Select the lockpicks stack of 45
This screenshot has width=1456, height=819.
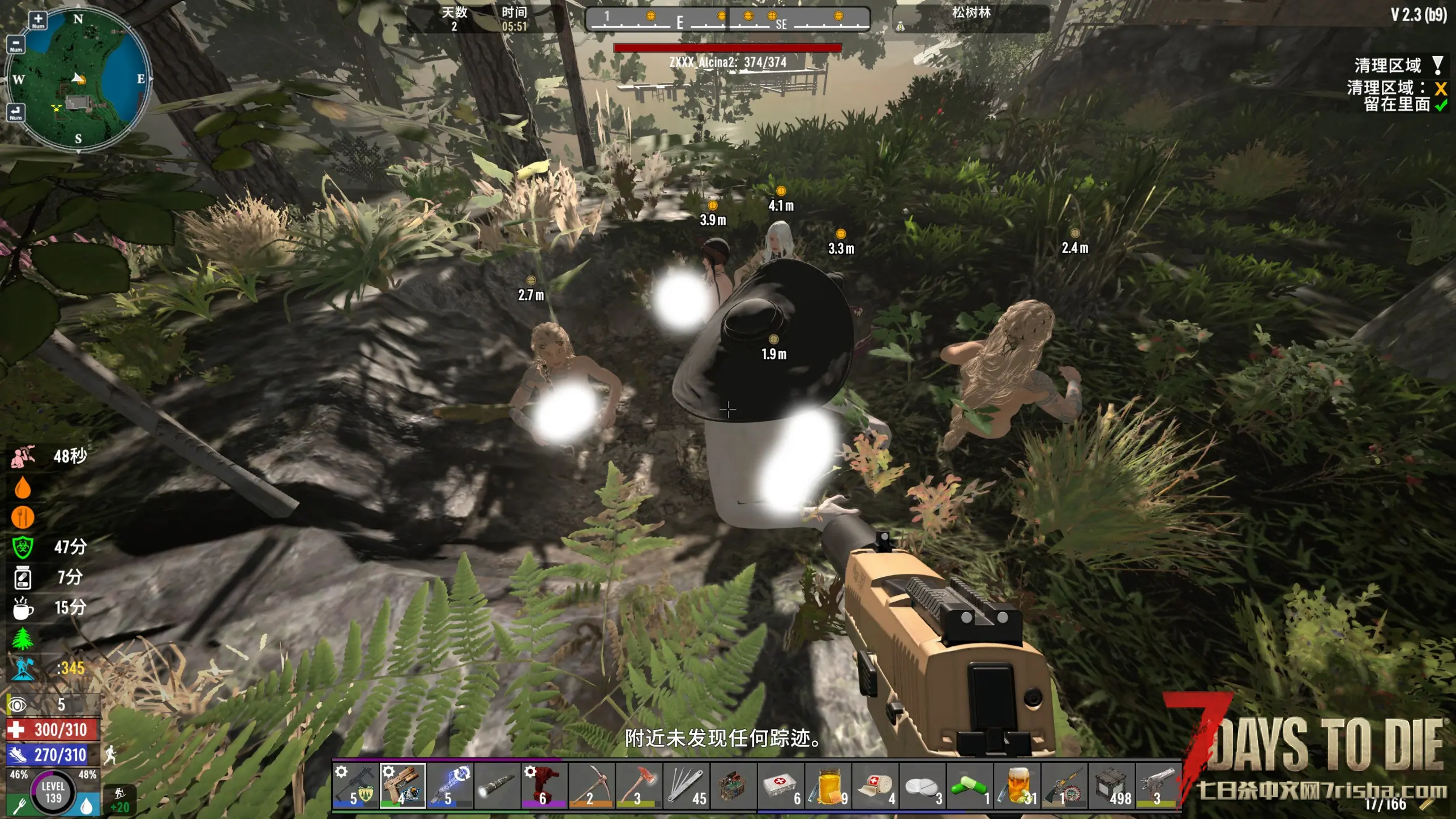pos(686,786)
